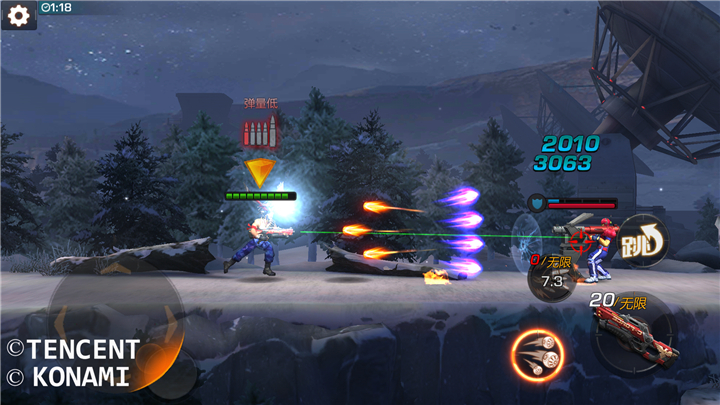
Task: Open the gear settings menu
Action: pyautogui.click(x=18, y=15)
